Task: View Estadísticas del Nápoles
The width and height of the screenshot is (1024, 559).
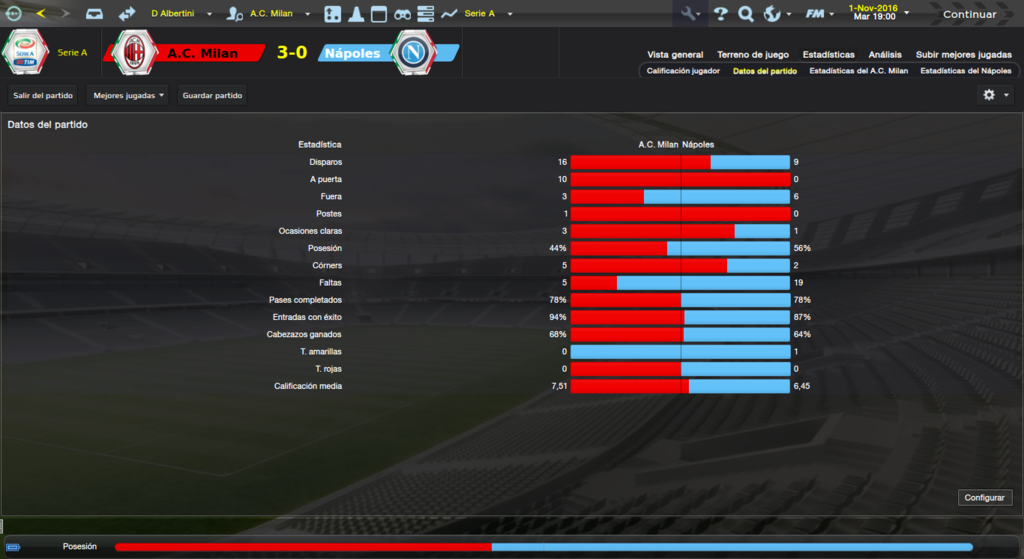Action: (x=965, y=72)
